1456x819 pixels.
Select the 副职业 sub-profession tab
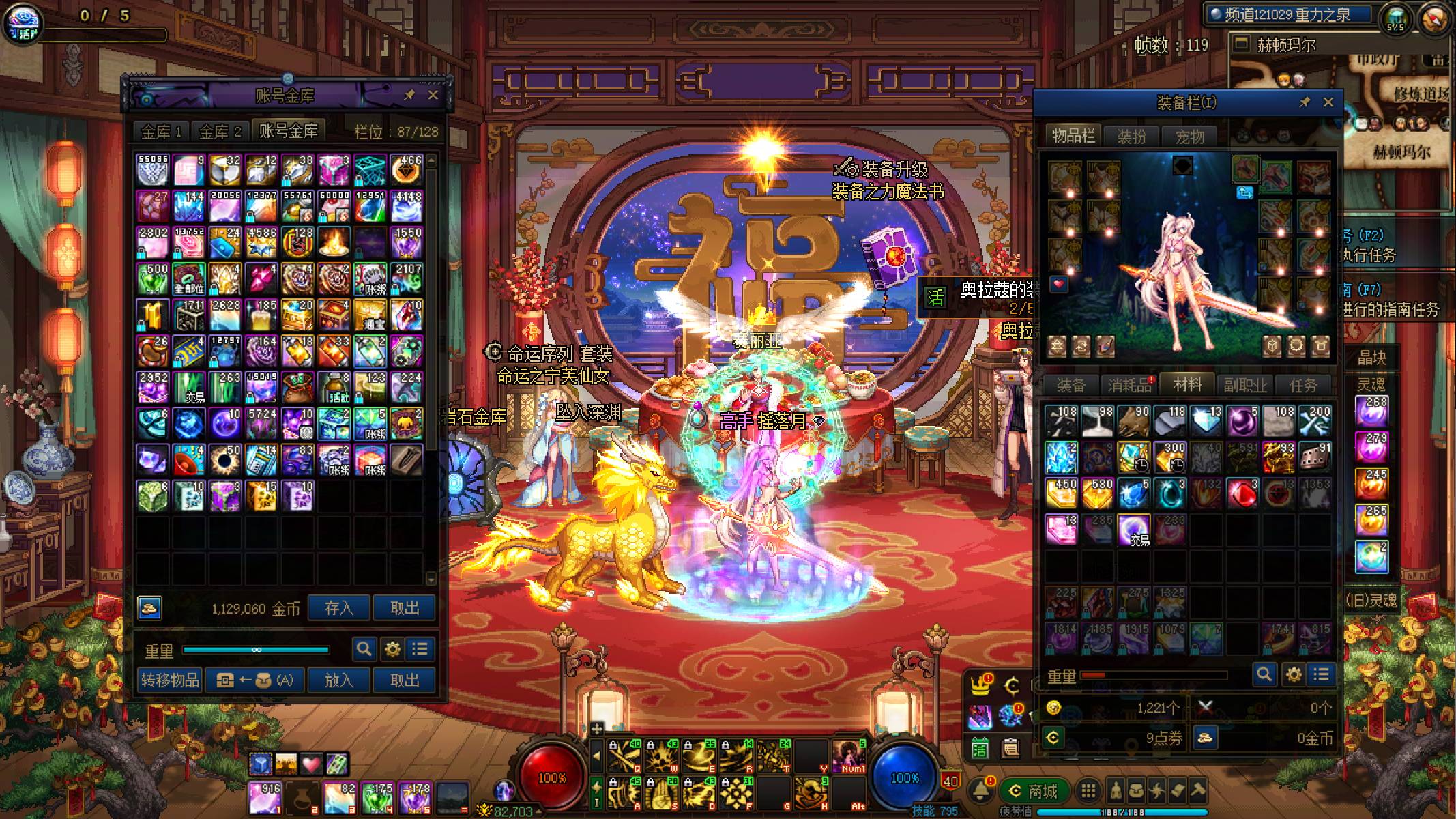[1245, 385]
